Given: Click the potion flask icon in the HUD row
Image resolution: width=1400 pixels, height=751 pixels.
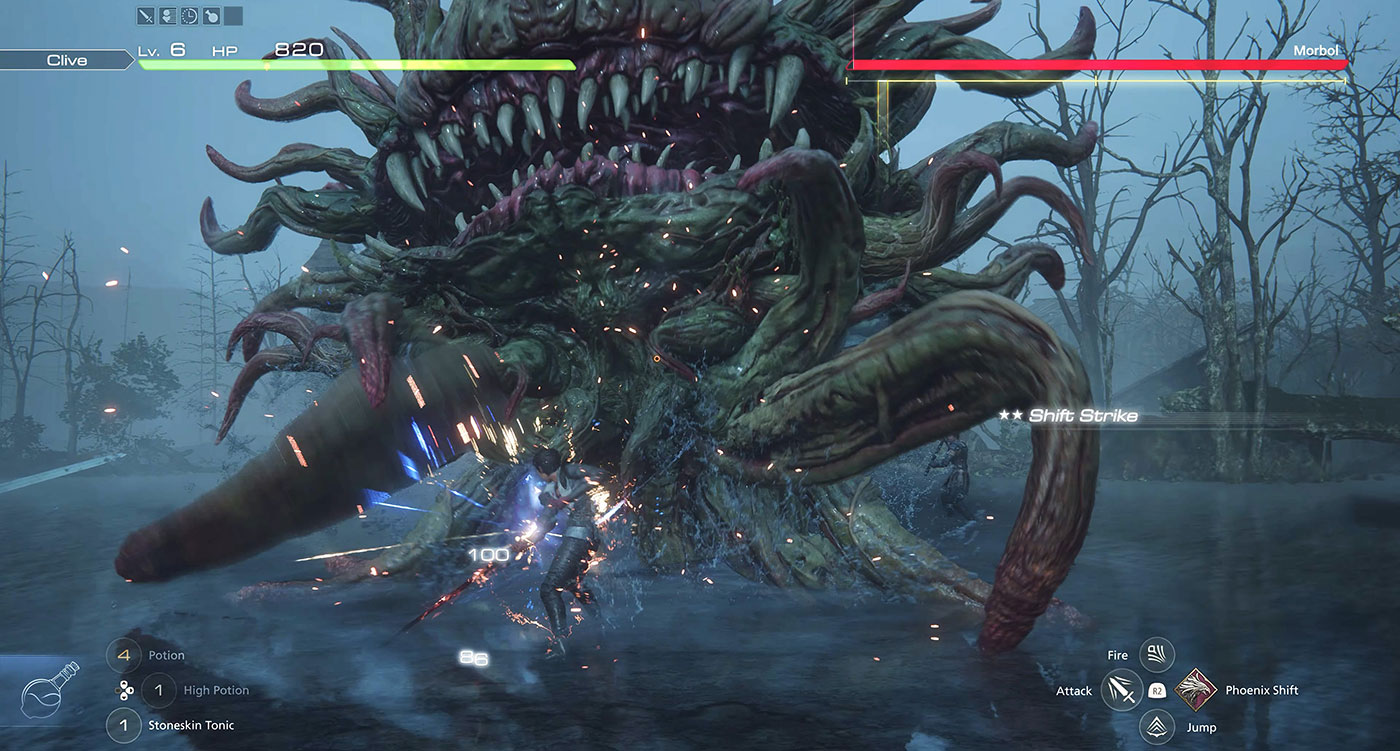Looking at the screenshot, I should coord(212,16).
